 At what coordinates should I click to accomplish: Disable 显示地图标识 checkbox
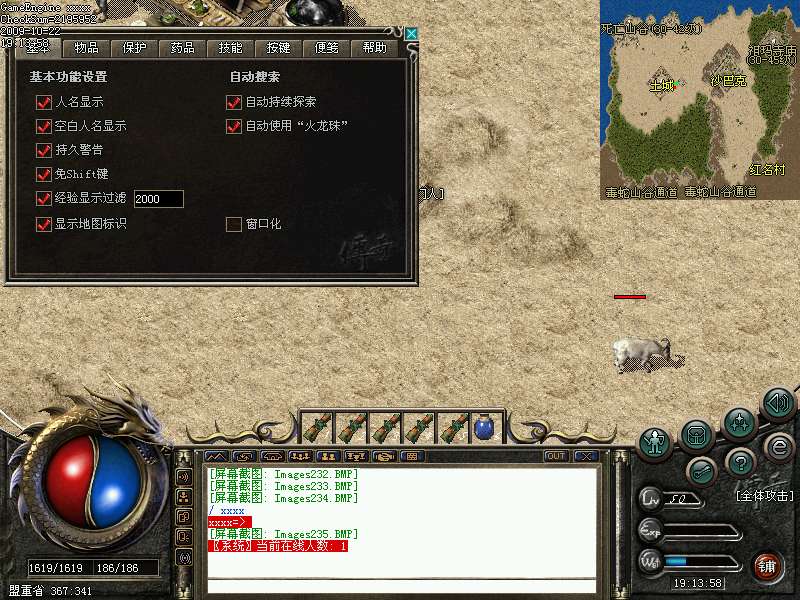click(43, 224)
